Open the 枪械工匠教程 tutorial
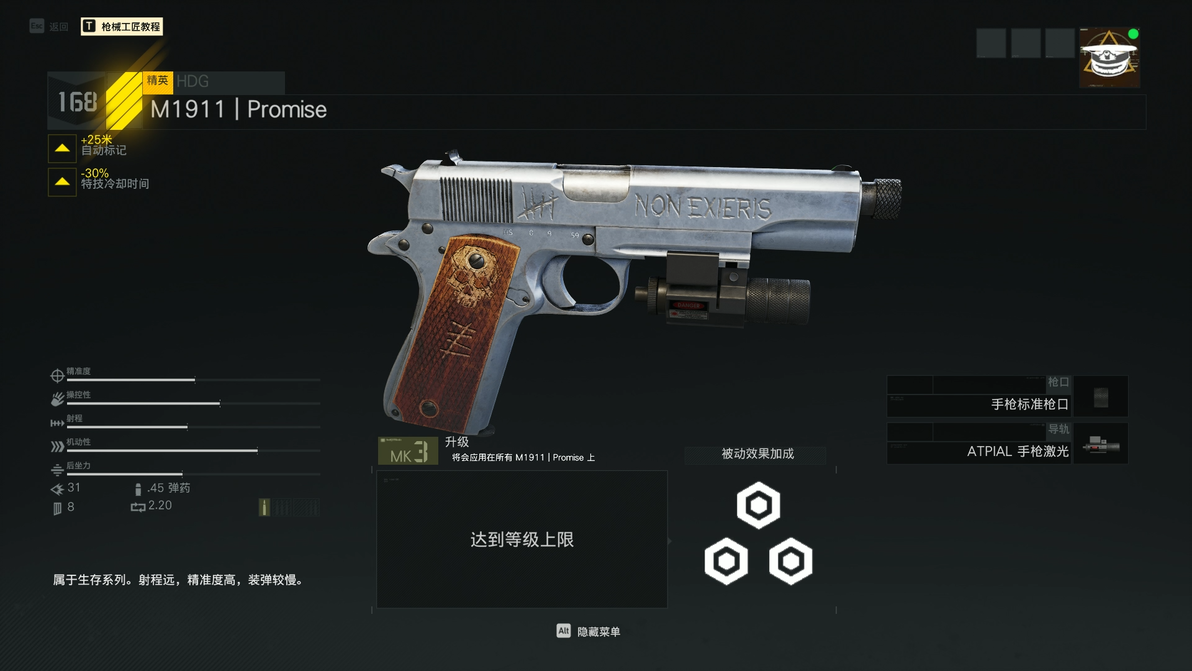The width and height of the screenshot is (1192, 671). (121, 27)
